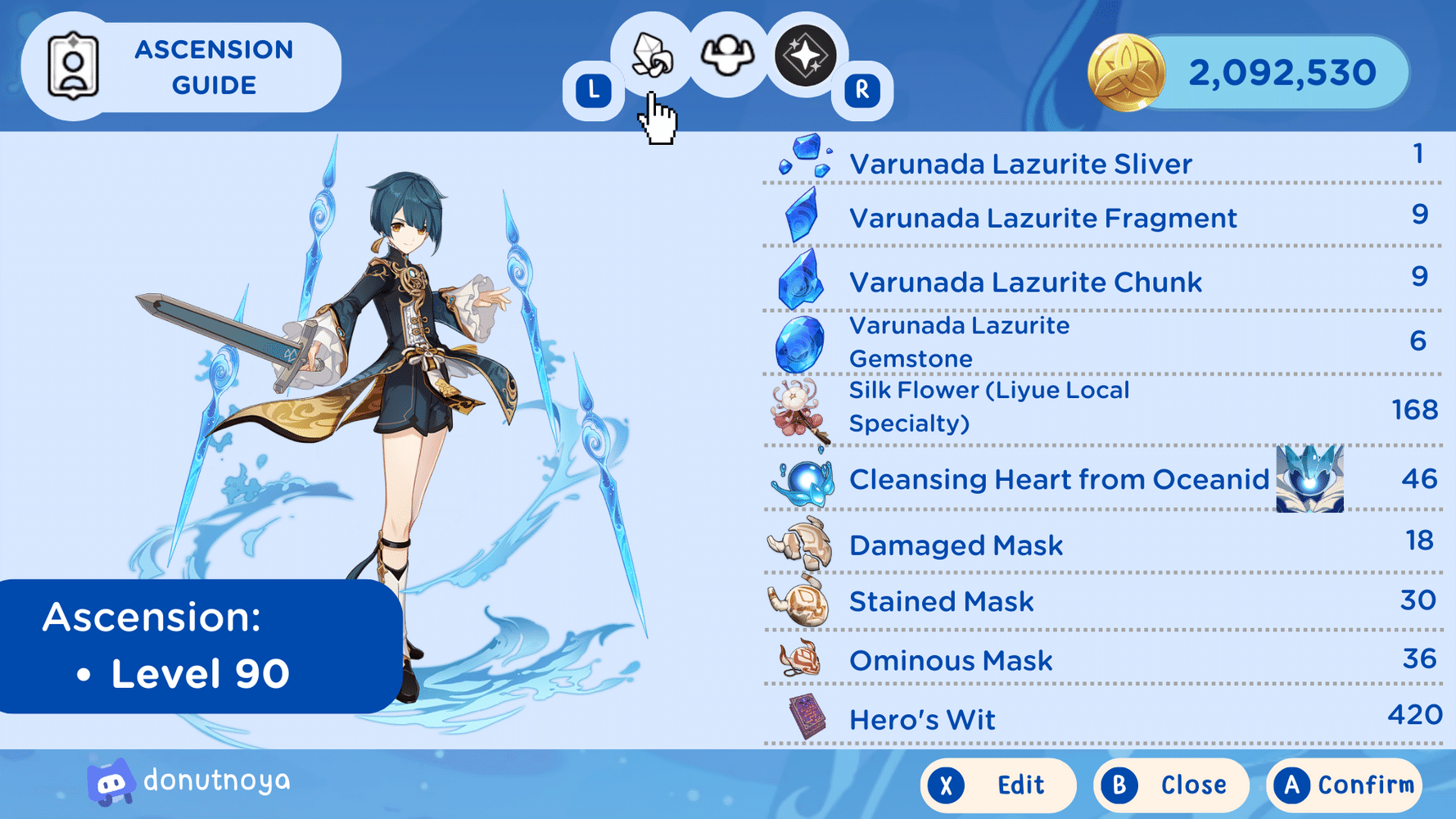The height and width of the screenshot is (819, 1456).
Task: Click the Varunada Lazurite Sliver icon
Action: pos(802,161)
